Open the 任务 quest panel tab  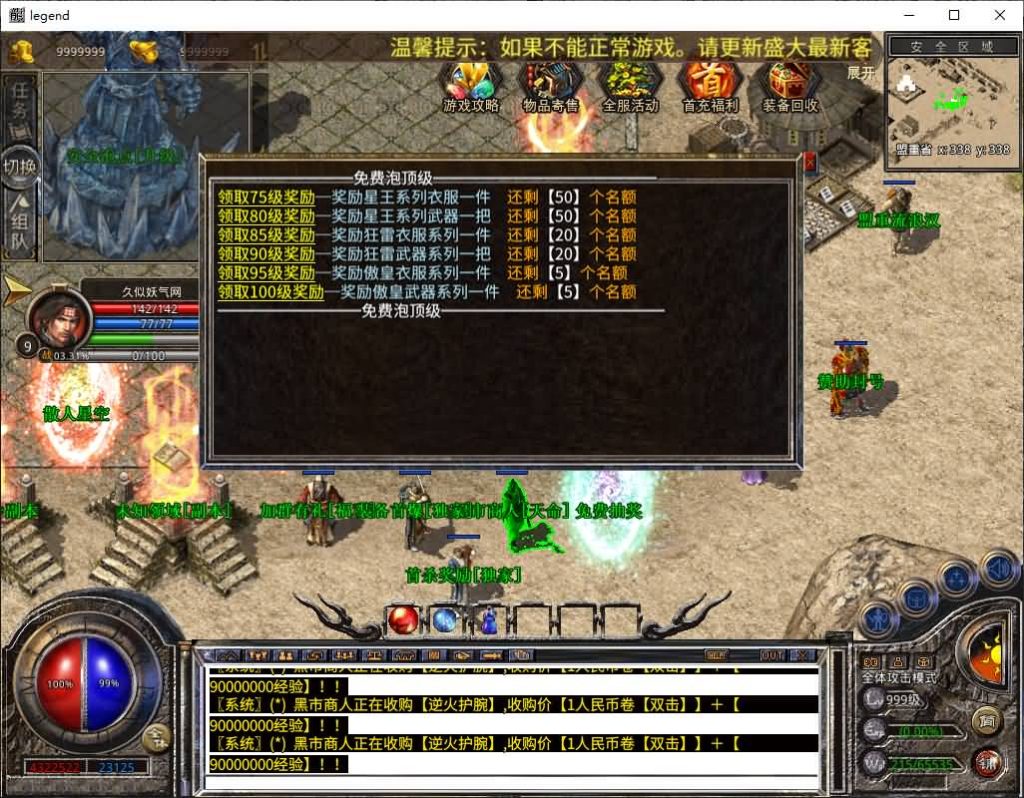(20, 101)
